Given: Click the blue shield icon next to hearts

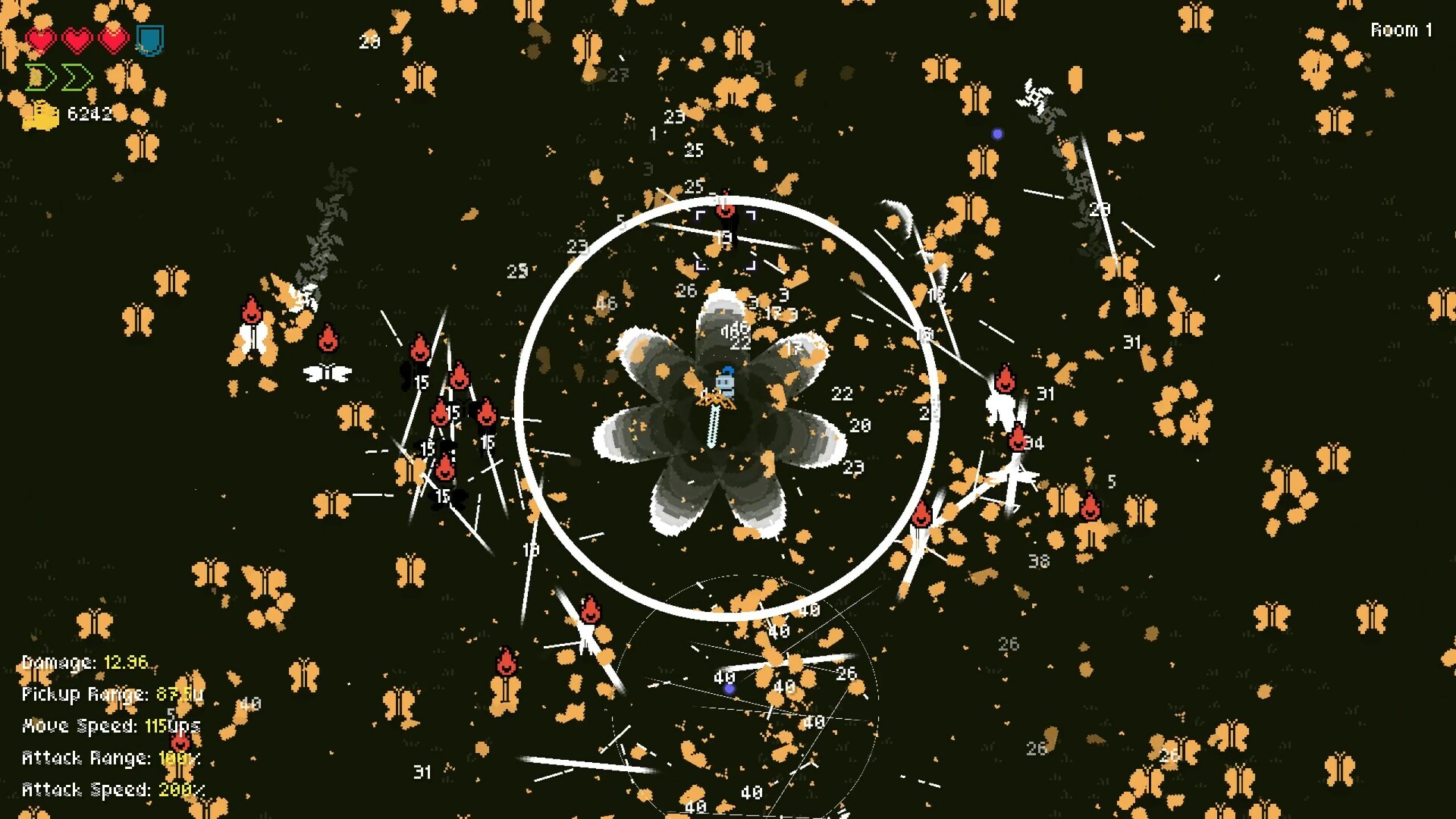Looking at the screenshot, I should click(149, 41).
